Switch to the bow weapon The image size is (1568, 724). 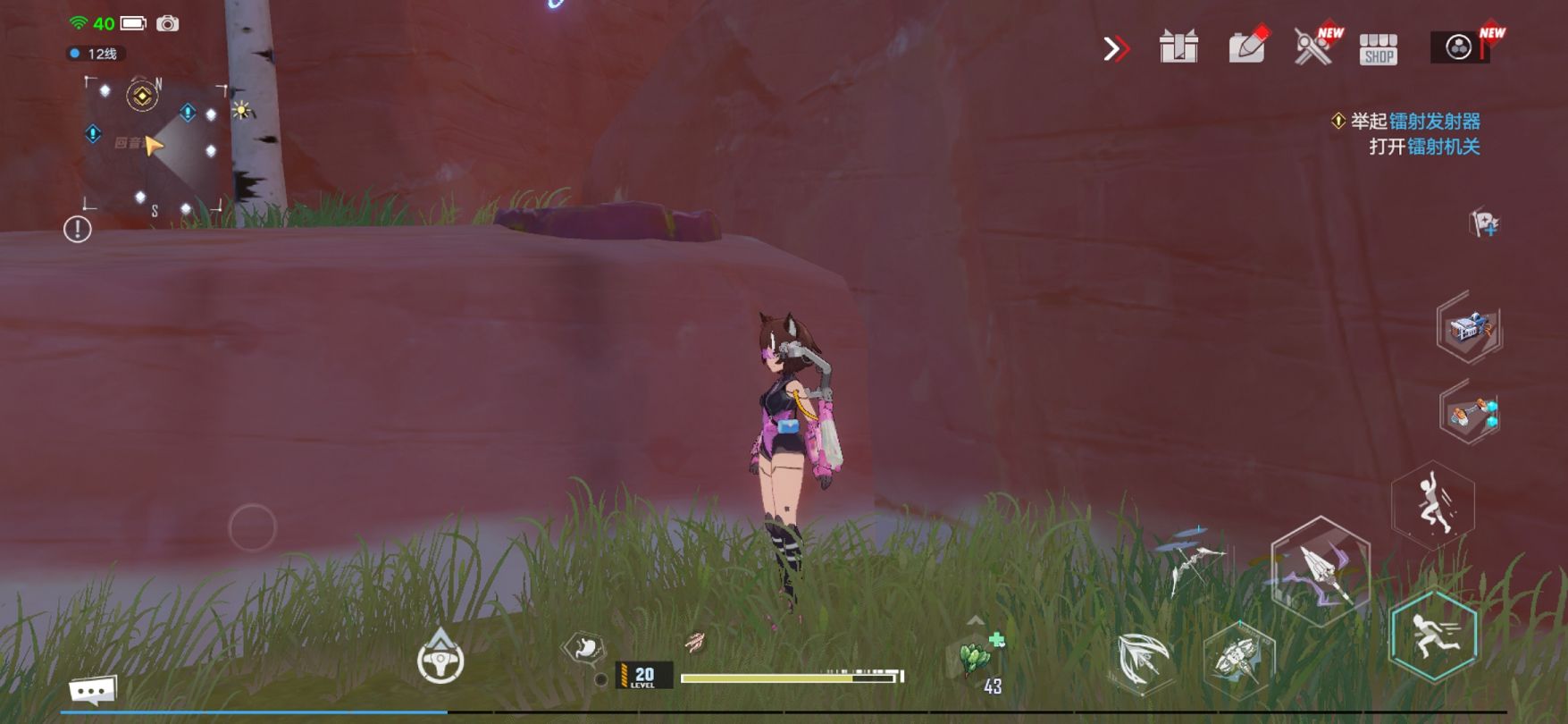pyautogui.click(x=1193, y=562)
